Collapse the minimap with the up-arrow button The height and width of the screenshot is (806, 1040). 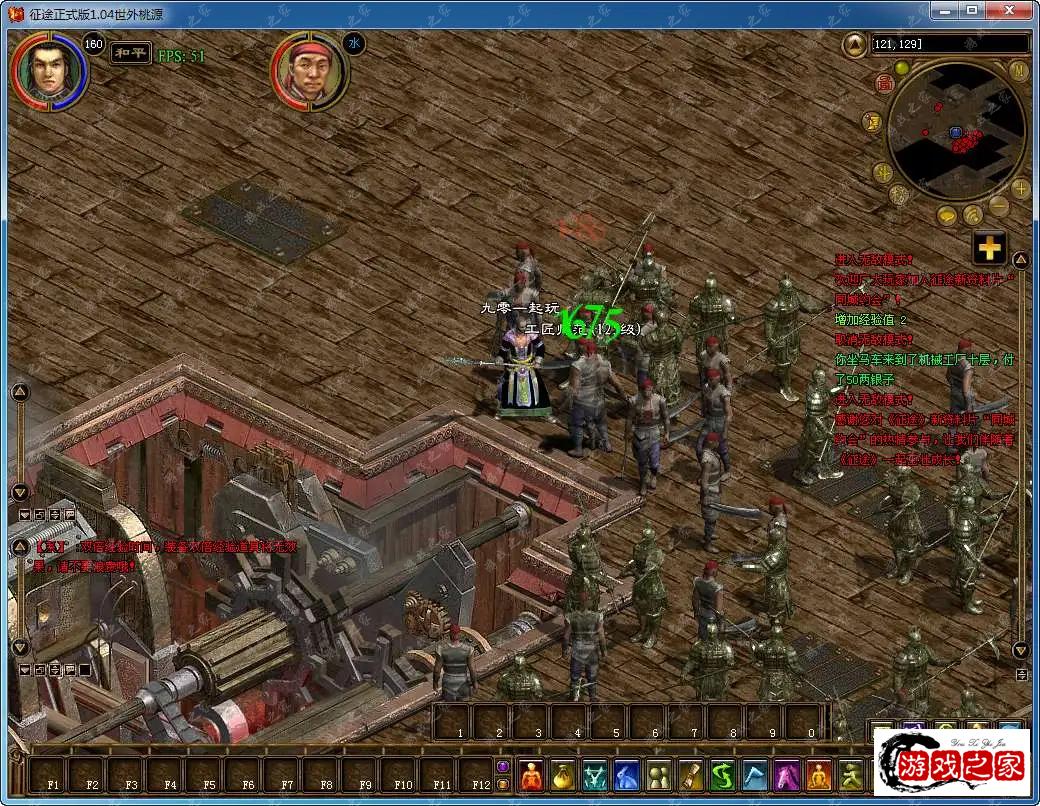click(855, 44)
